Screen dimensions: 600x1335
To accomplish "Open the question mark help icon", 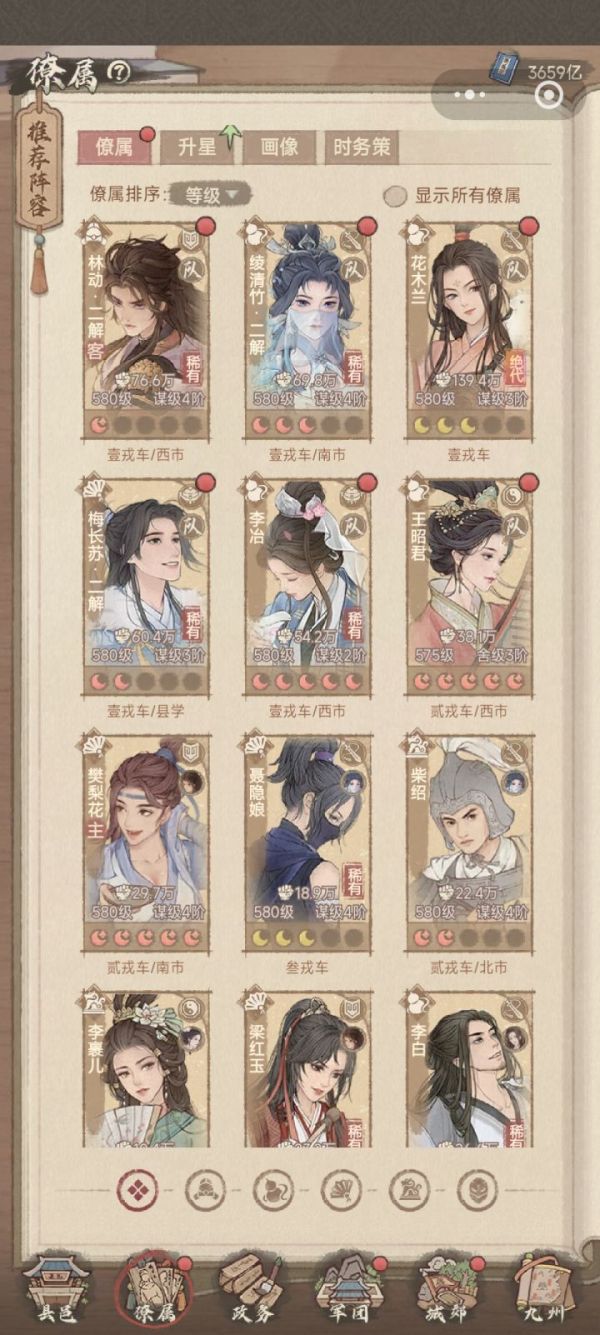I will pyautogui.click(x=119, y=72).
